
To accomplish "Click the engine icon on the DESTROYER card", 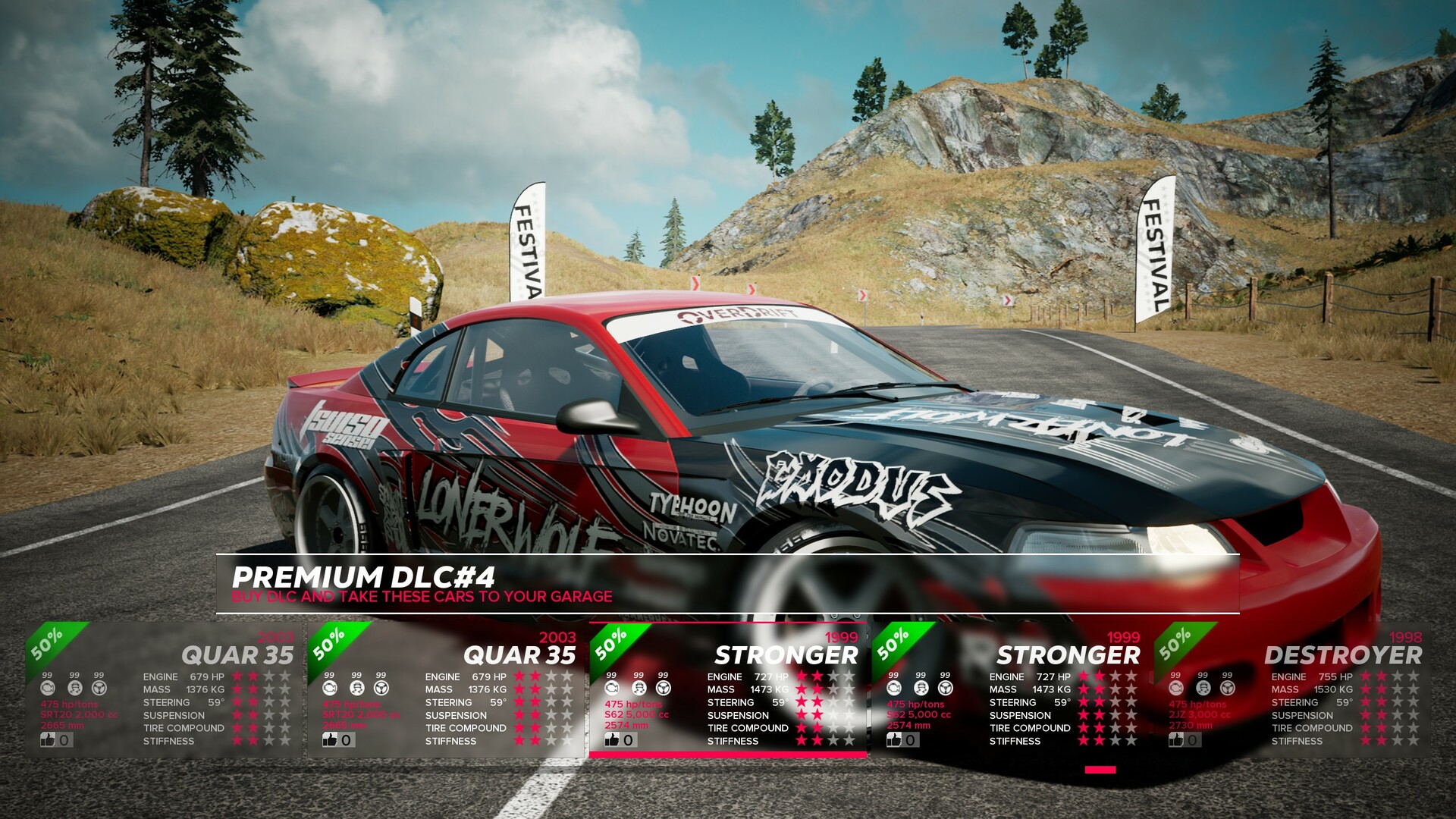I will (x=1176, y=687).
